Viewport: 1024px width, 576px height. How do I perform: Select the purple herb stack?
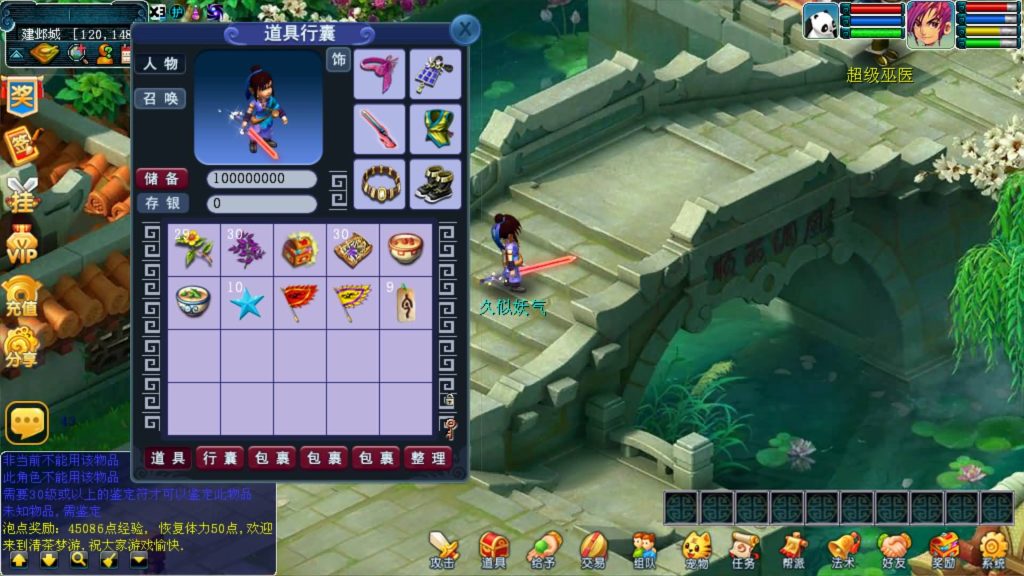(x=246, y=249)
